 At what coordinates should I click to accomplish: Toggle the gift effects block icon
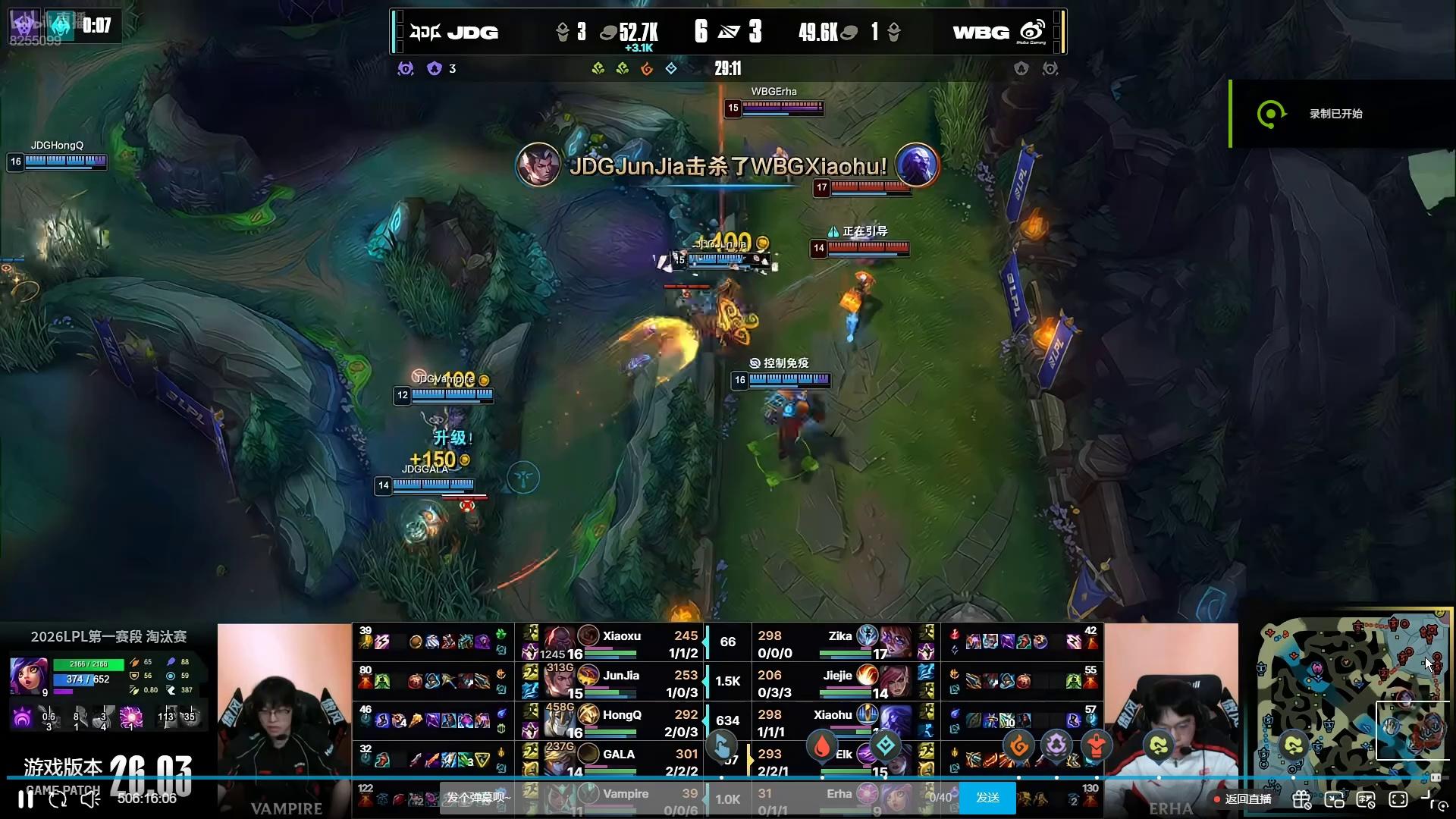[x=1302, y=799]
